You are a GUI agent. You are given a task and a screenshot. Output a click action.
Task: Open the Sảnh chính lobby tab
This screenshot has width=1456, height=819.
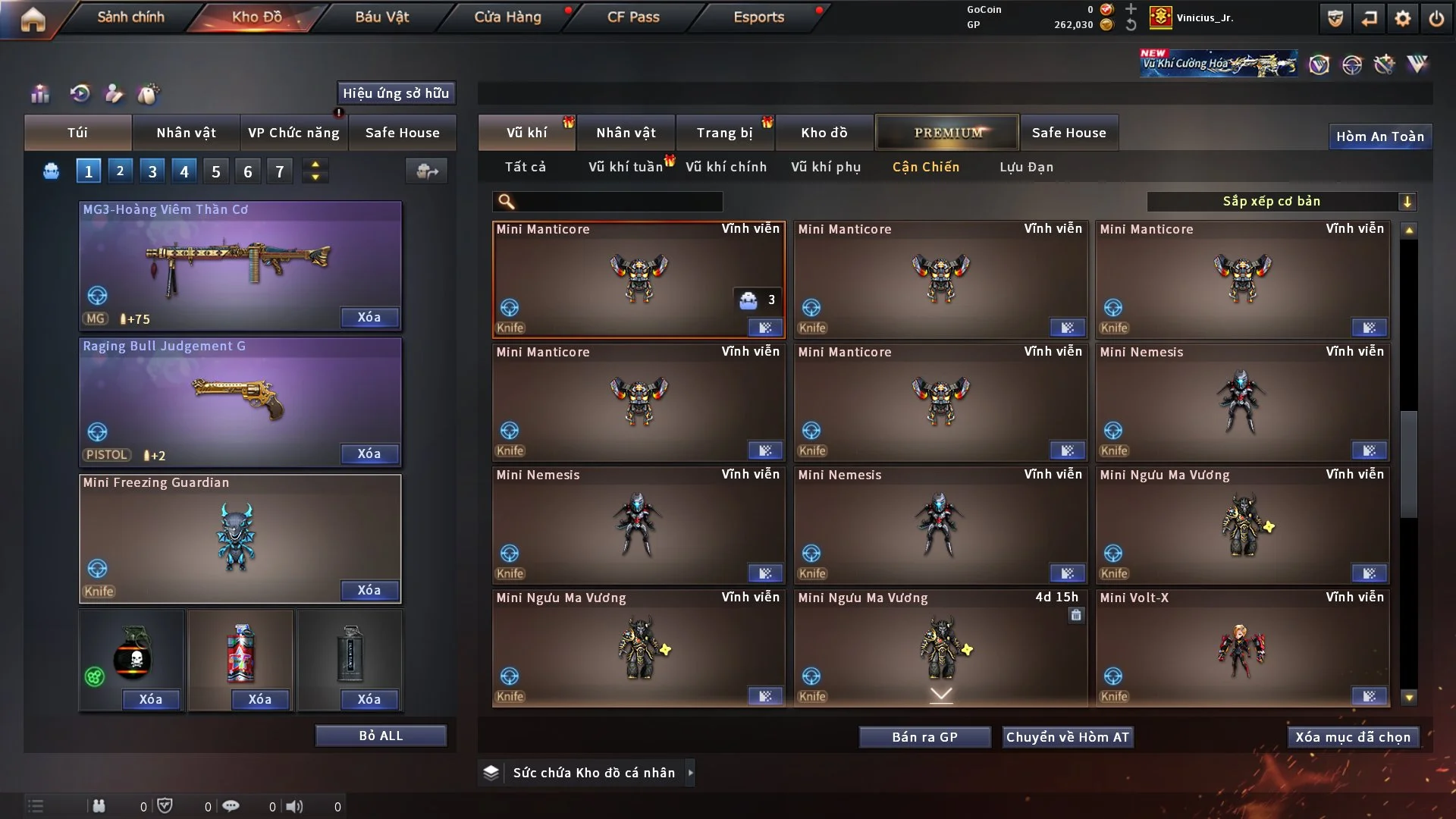(x=130, y=17)
